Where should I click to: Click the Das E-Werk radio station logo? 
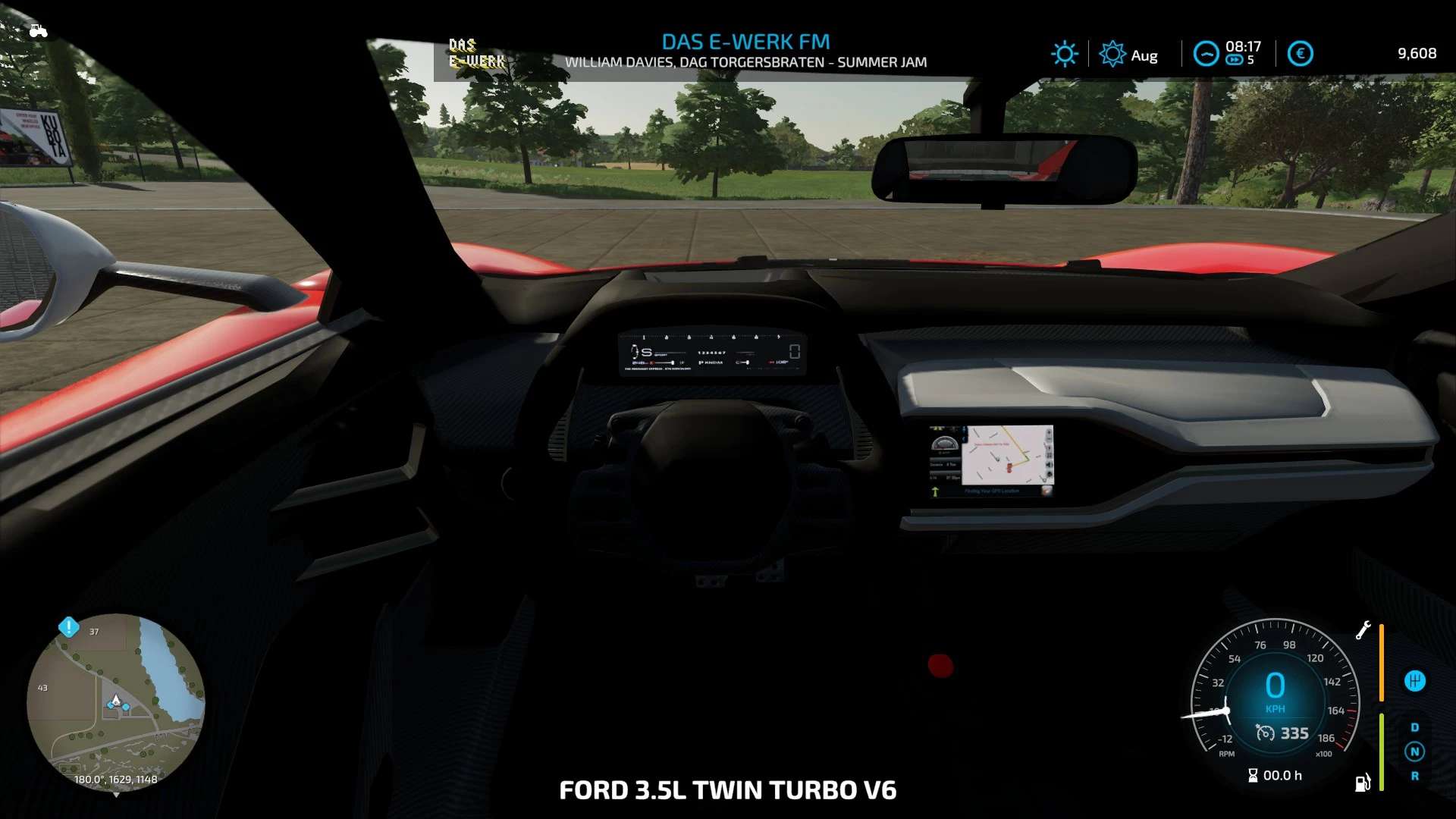click(475, 53)
